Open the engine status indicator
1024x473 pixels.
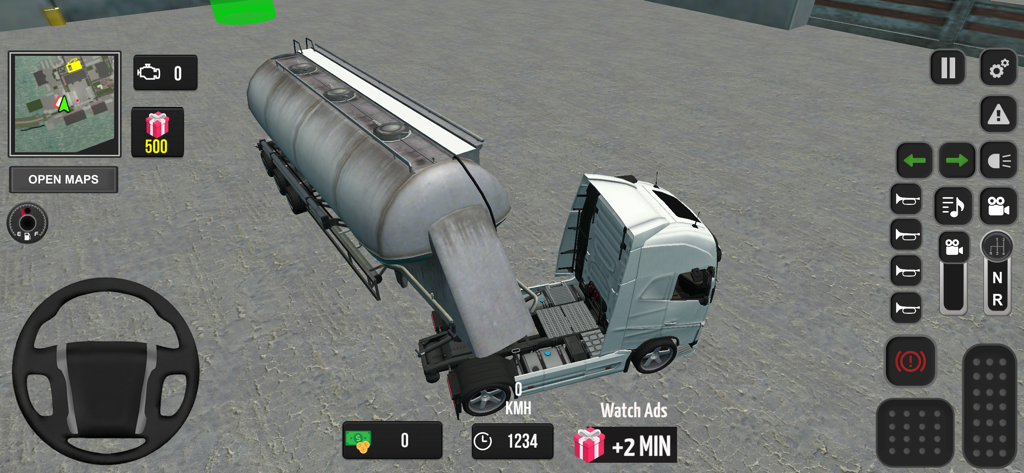pos(165,73)
